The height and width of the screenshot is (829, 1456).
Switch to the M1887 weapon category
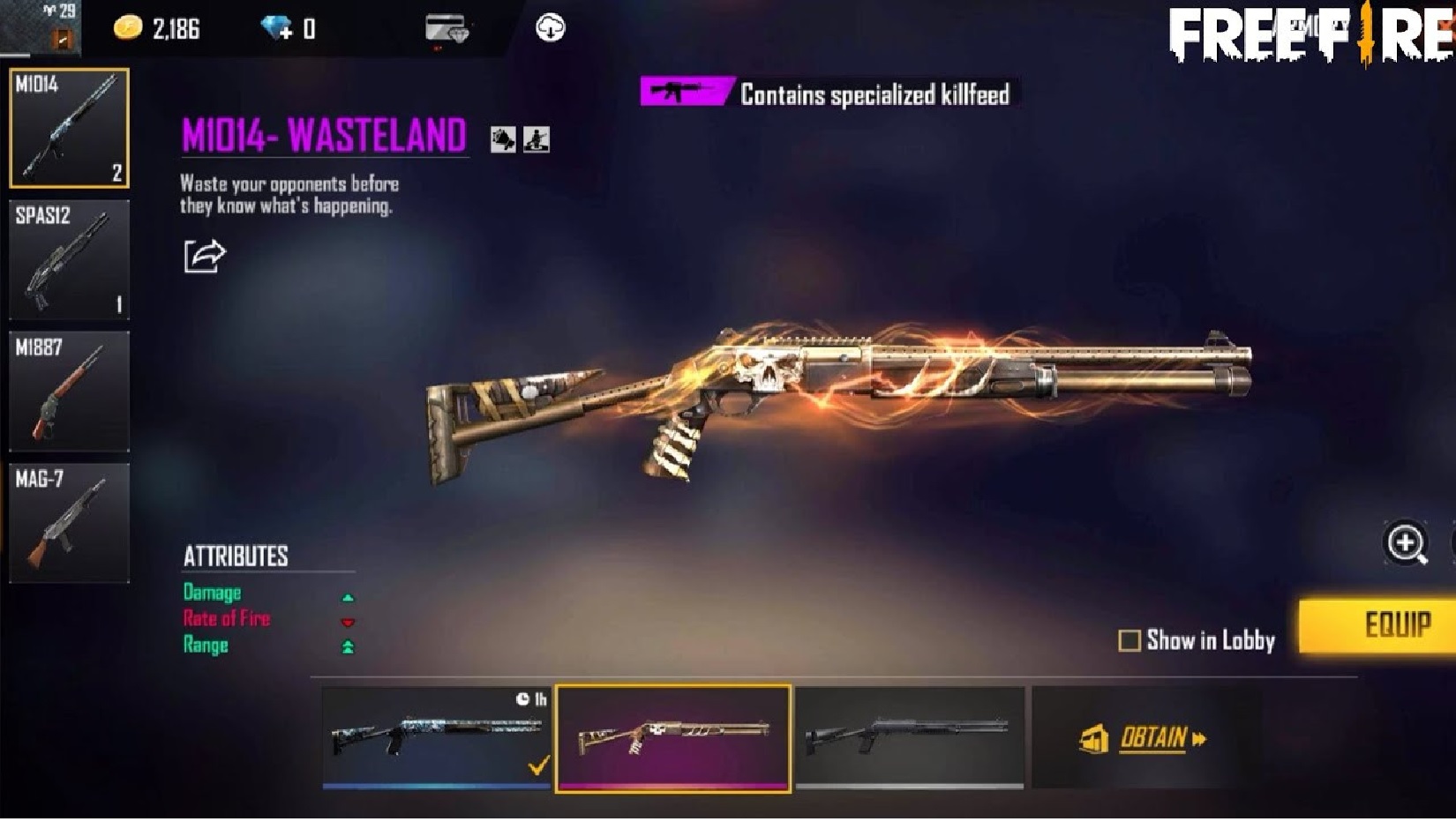pos(69,391)
